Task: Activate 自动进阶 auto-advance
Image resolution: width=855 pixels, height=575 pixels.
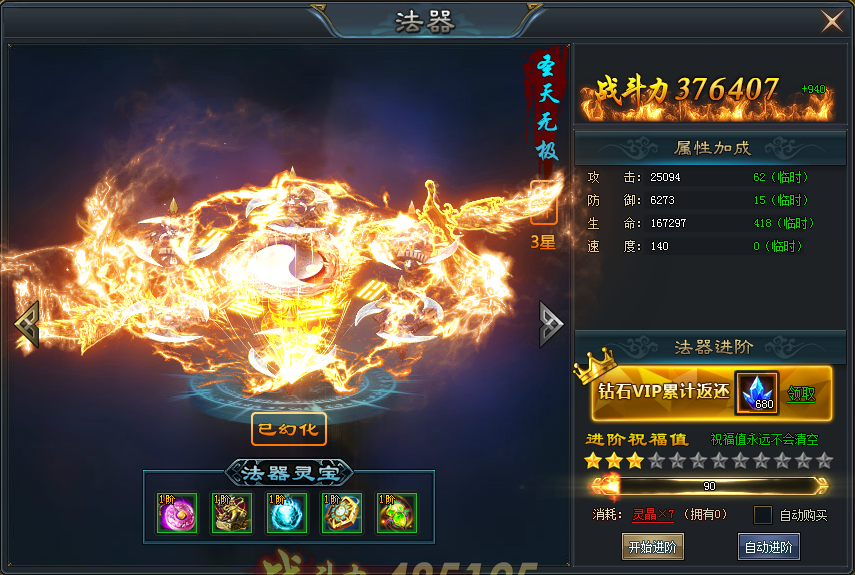Action: [x=769, y=547]
